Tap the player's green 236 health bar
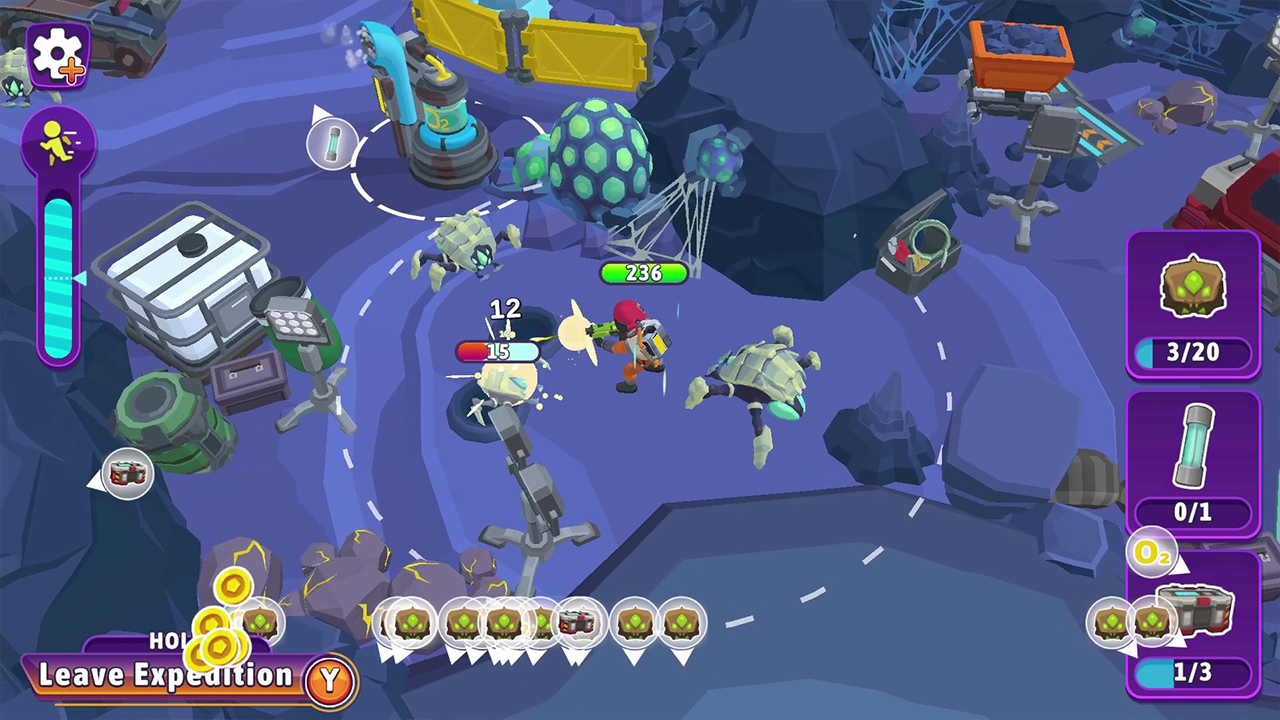Viewport: 1280px width, 720px height. (x=644, y=274)
